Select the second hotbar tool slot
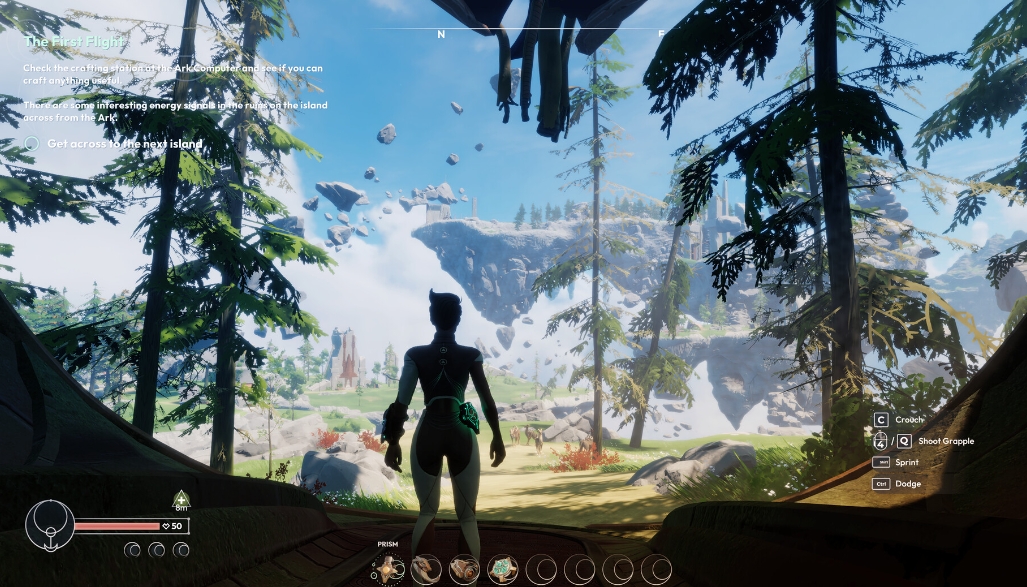Screen dimensions: 1027x587 (426, 569)
